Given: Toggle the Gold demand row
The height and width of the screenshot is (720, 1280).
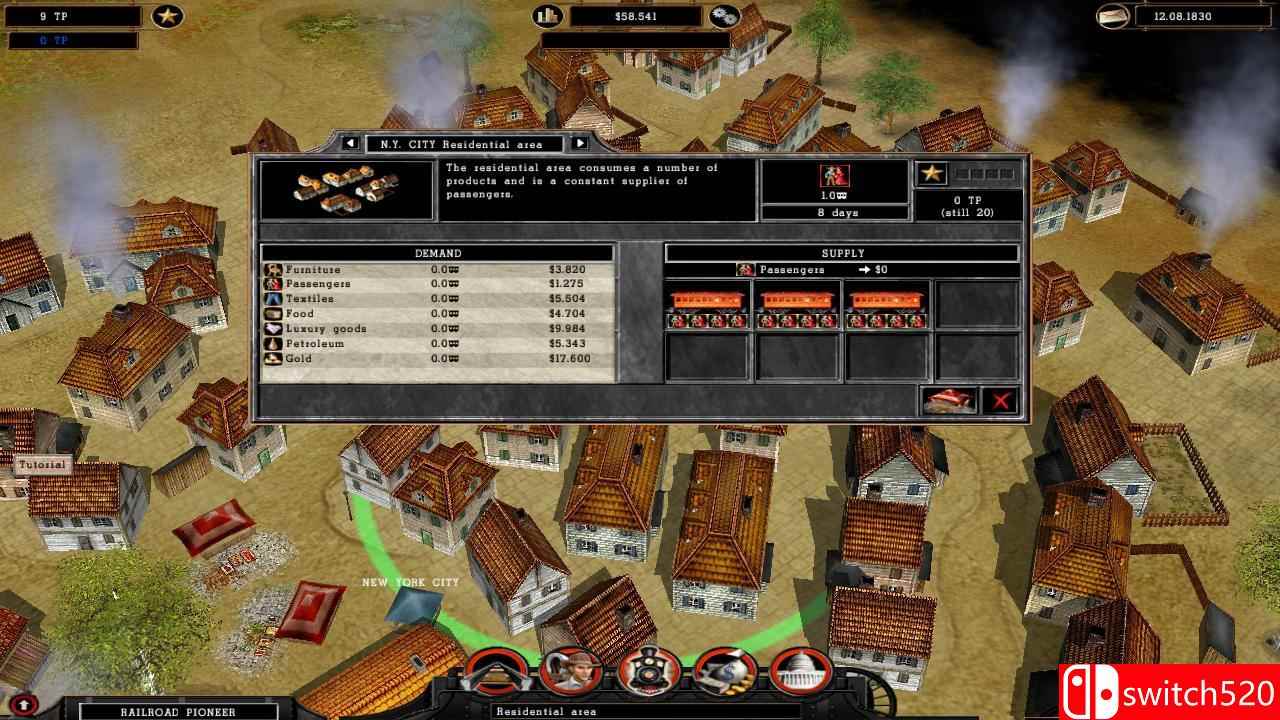Looking at the screenshot, I should tap(300, 357).
